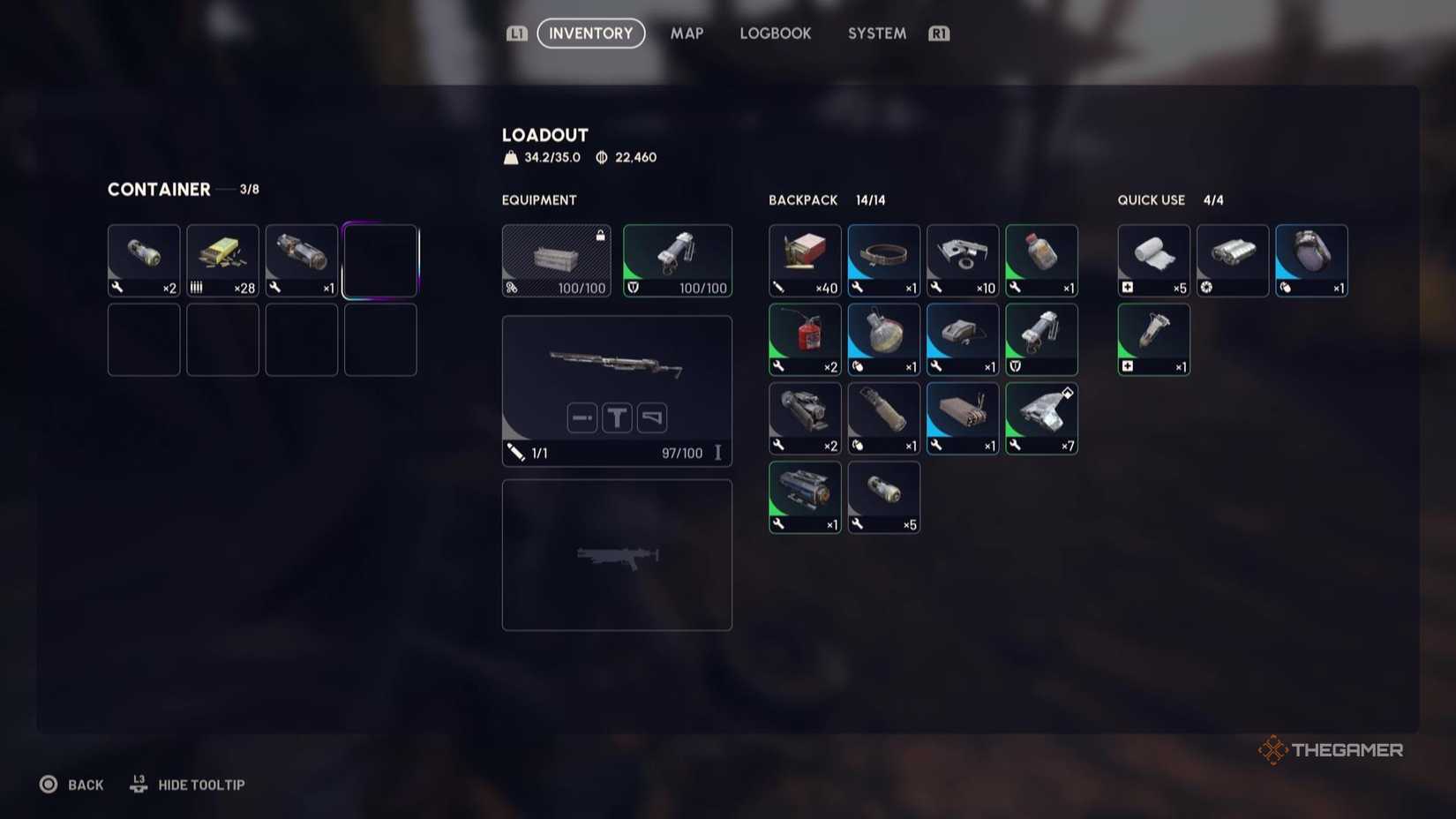Select the muzzle attachment icon under the rifle
This screenshot has height=819, width=1456.
(x=582, y=417)
